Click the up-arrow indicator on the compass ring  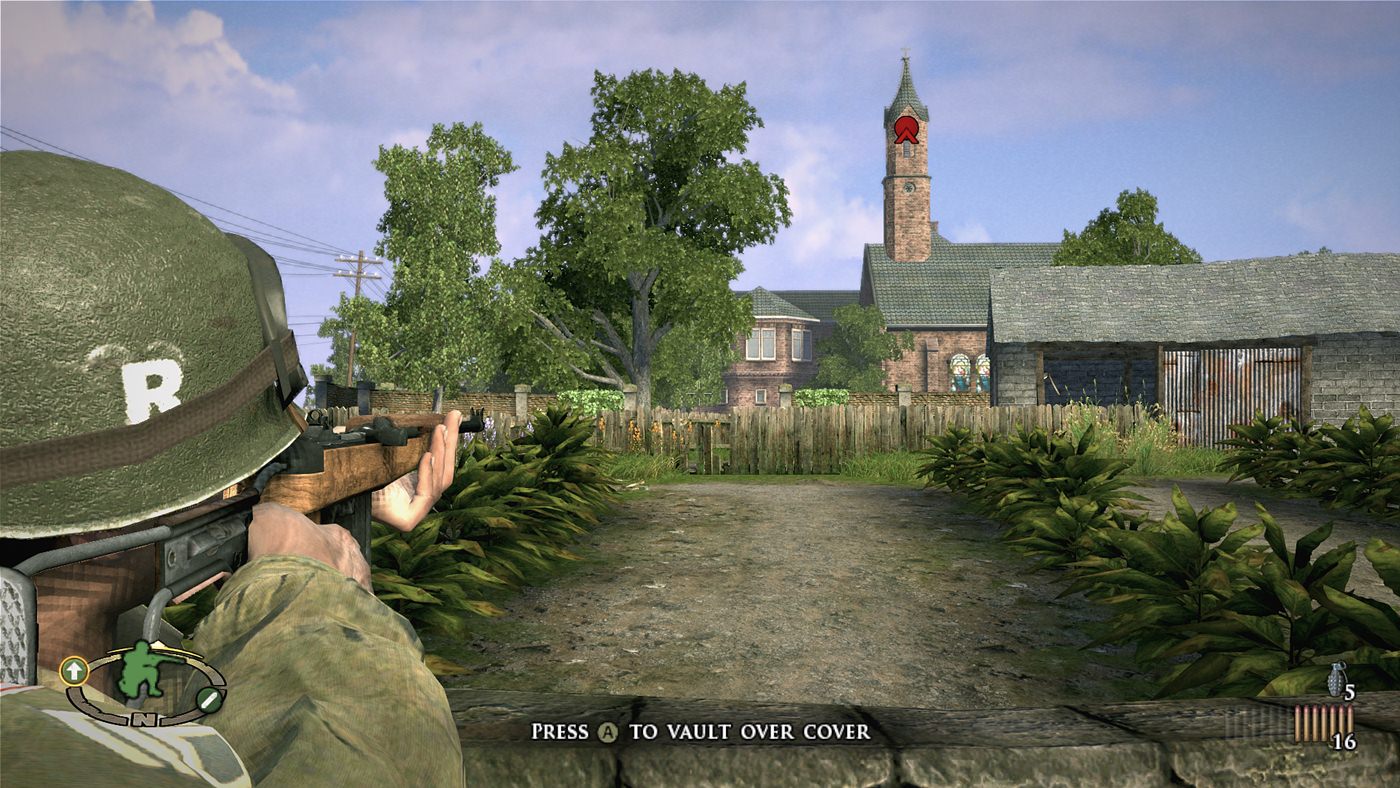coord(73,671)
